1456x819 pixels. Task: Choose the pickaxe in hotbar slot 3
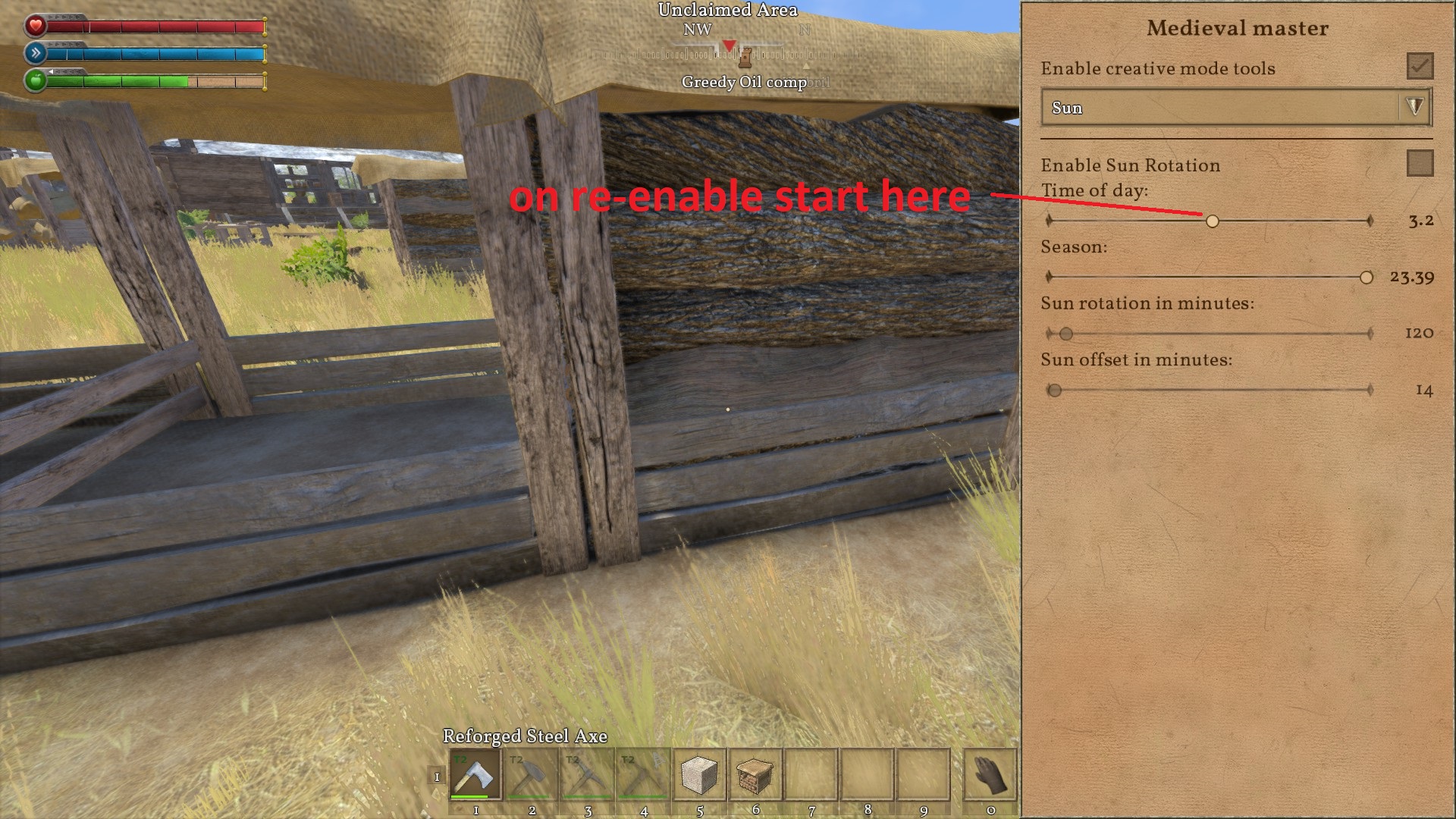pyautogui.click(x=588, y=774)
